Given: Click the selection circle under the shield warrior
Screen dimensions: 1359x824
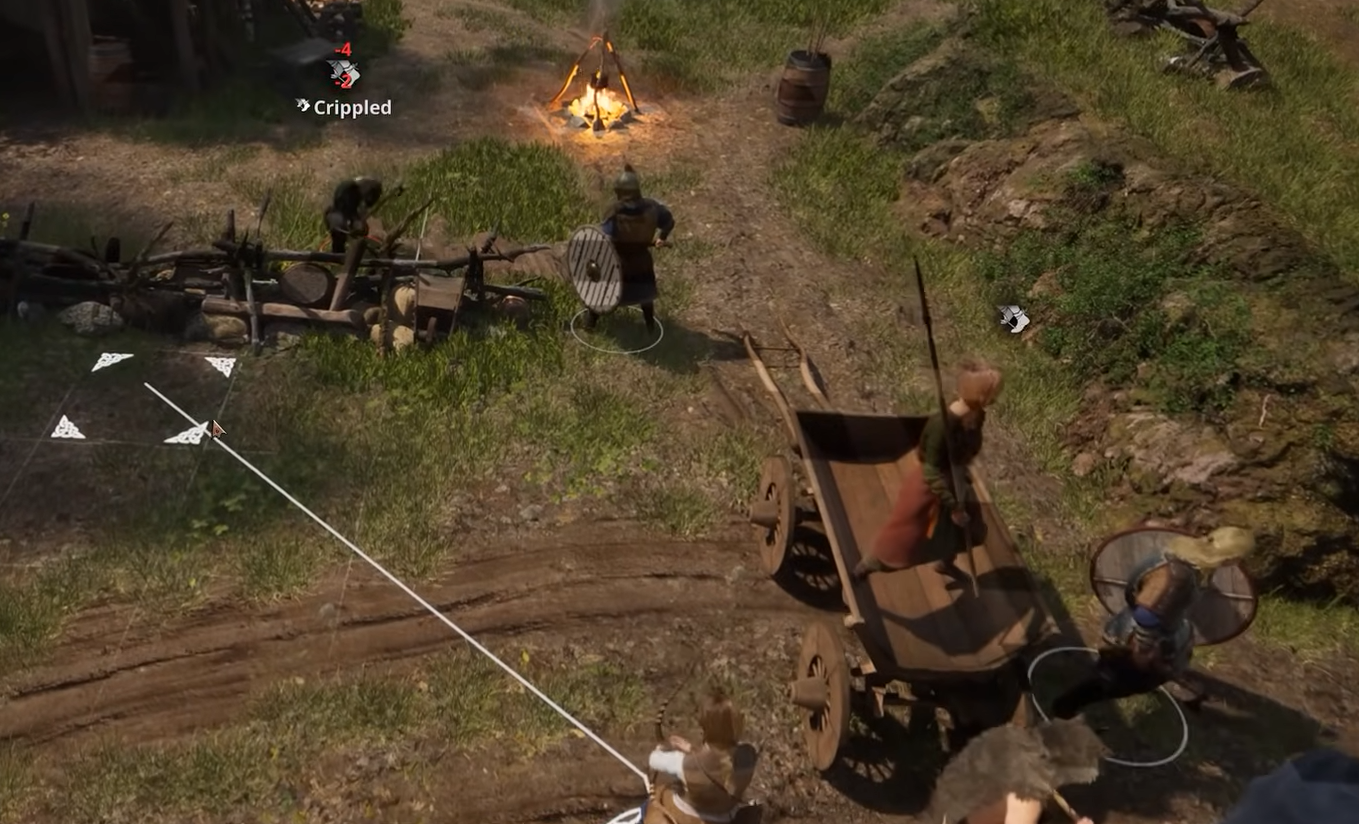Looking at the screenshot, I should point(615,330).
